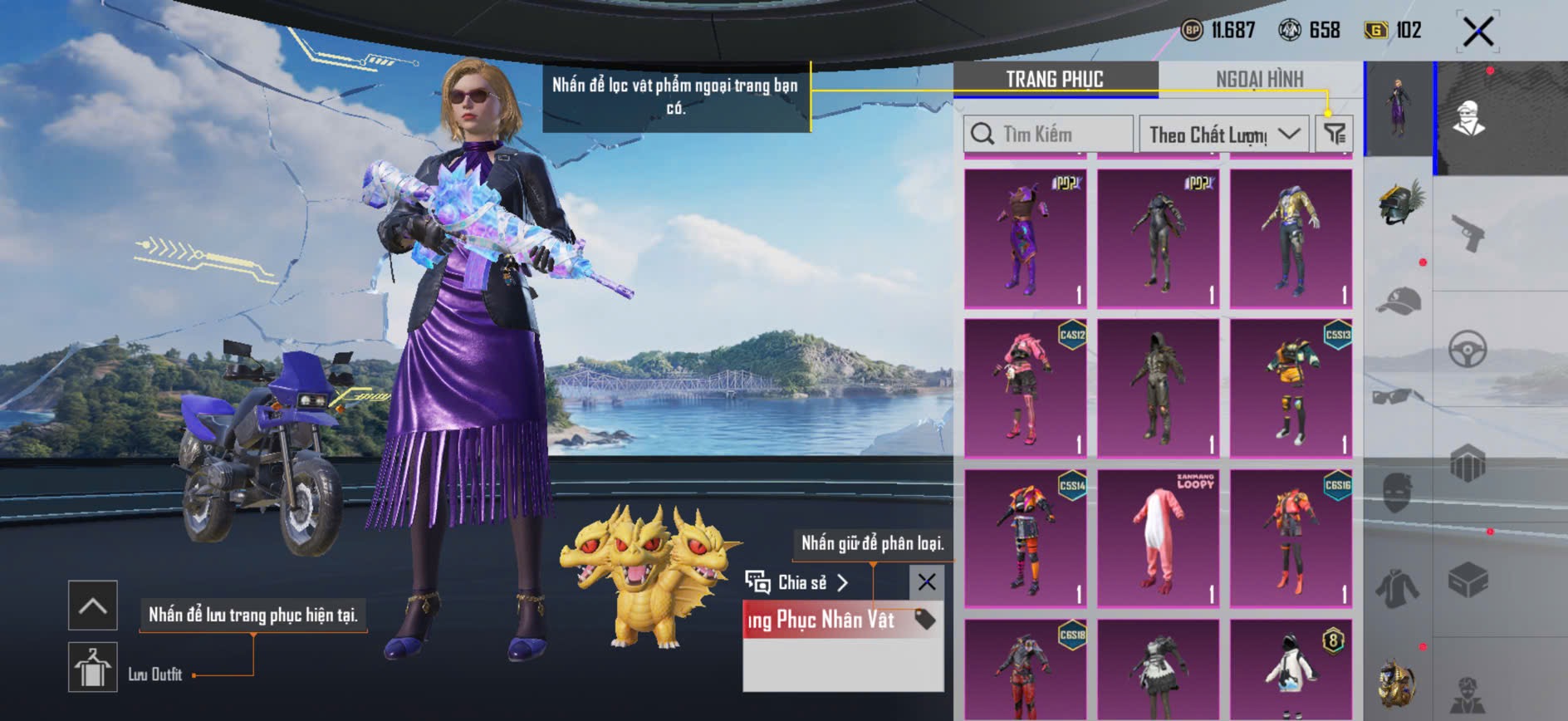This screenshot has height=721, width=1568.
Task: Dismiss the item tag popup with X
Action: (x=927, y=582)
